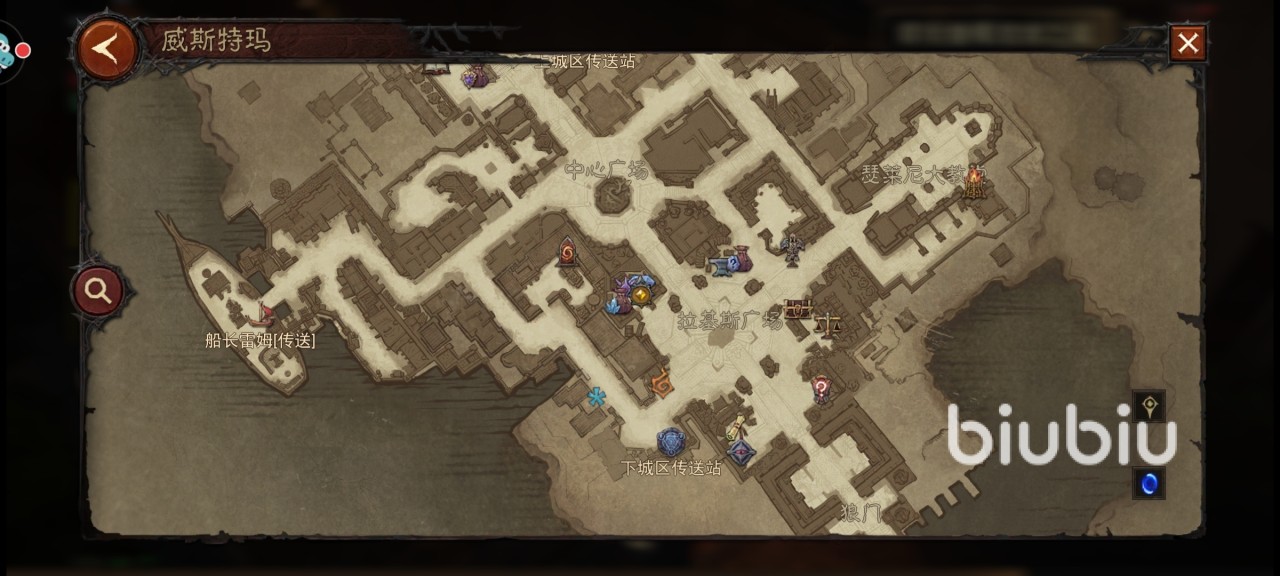Select the flaming brazier marker at the cathedral
1280x576 pixels.
click(x=974, y=183)
